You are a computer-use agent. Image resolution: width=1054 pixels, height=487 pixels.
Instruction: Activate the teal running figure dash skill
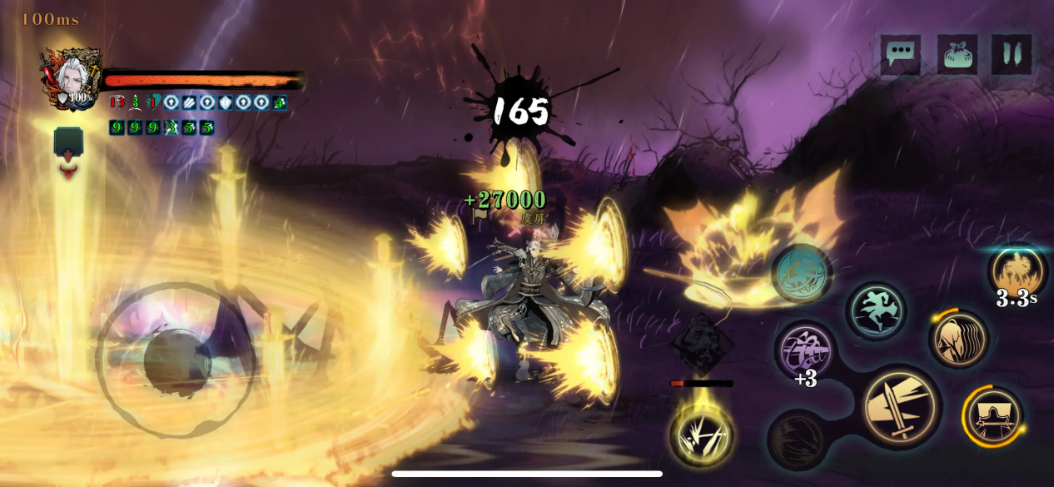point(877,310)
